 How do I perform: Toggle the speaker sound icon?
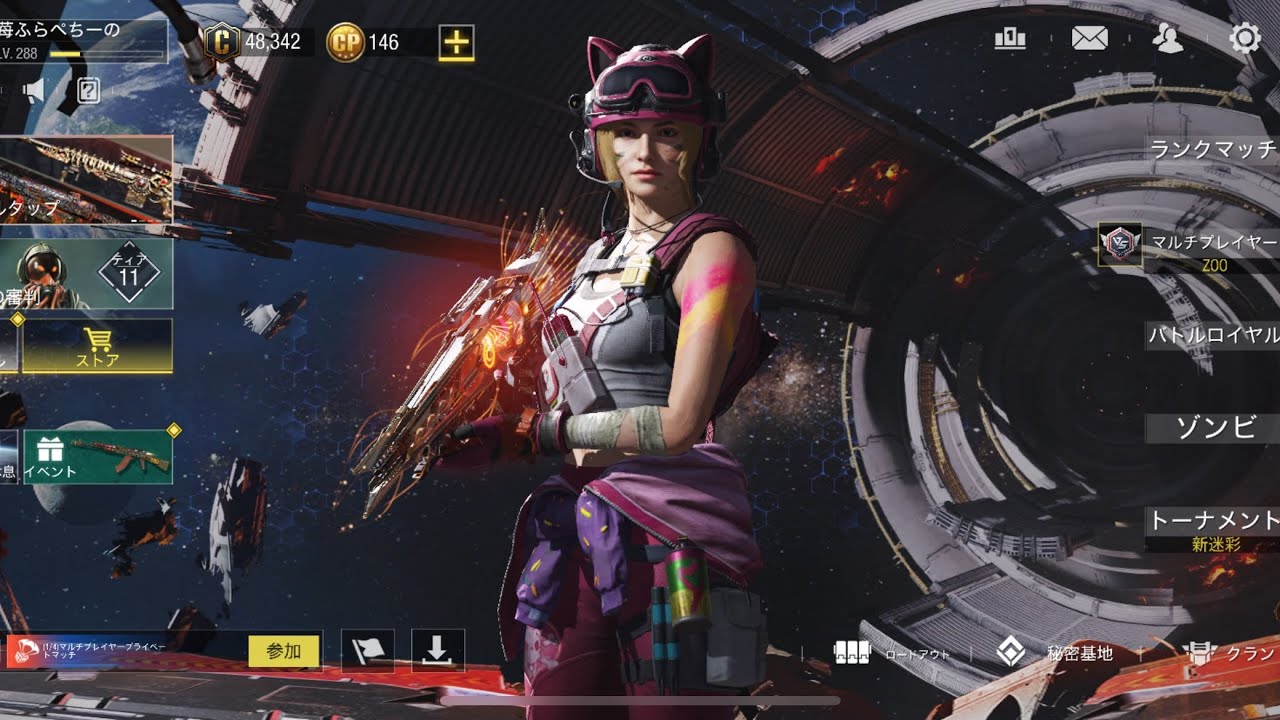point(34,92)
